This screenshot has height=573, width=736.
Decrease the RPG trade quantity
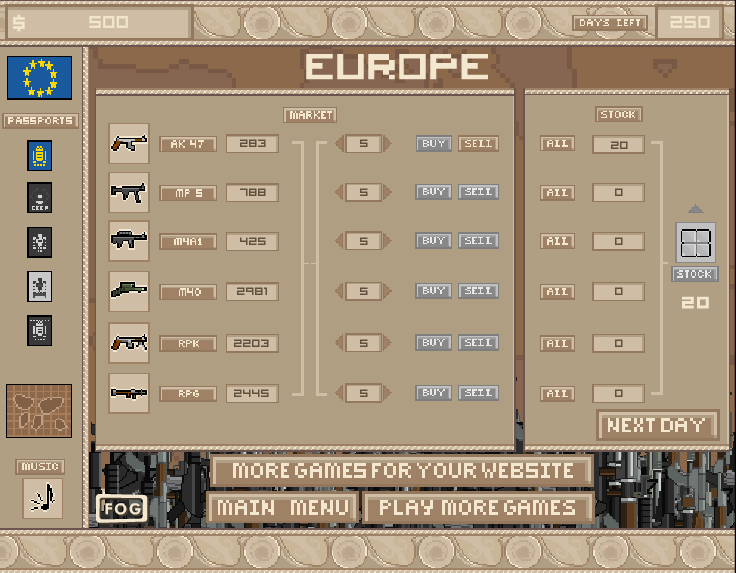(x=339, y=393)
